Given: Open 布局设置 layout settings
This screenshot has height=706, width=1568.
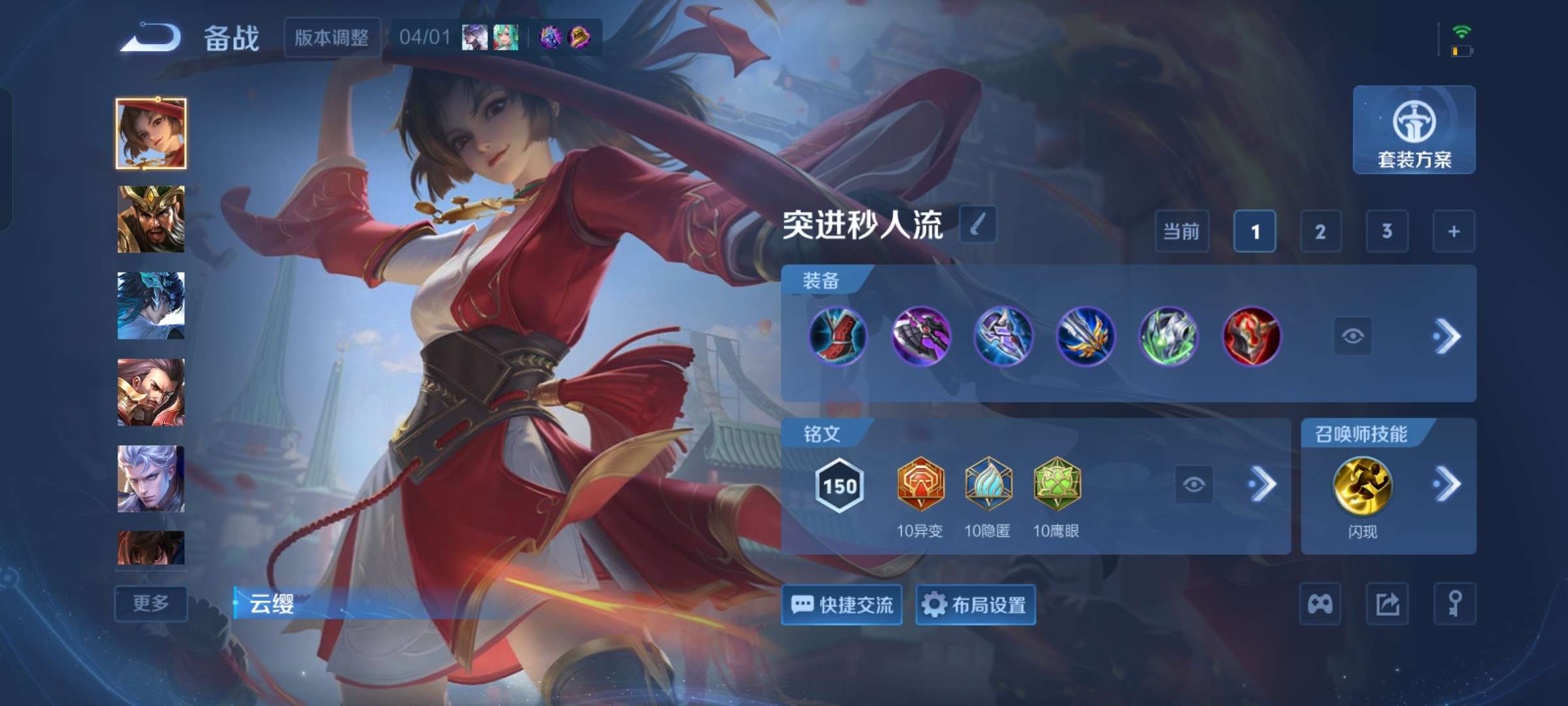Looking at the screenshot, I should coord(975,605).
